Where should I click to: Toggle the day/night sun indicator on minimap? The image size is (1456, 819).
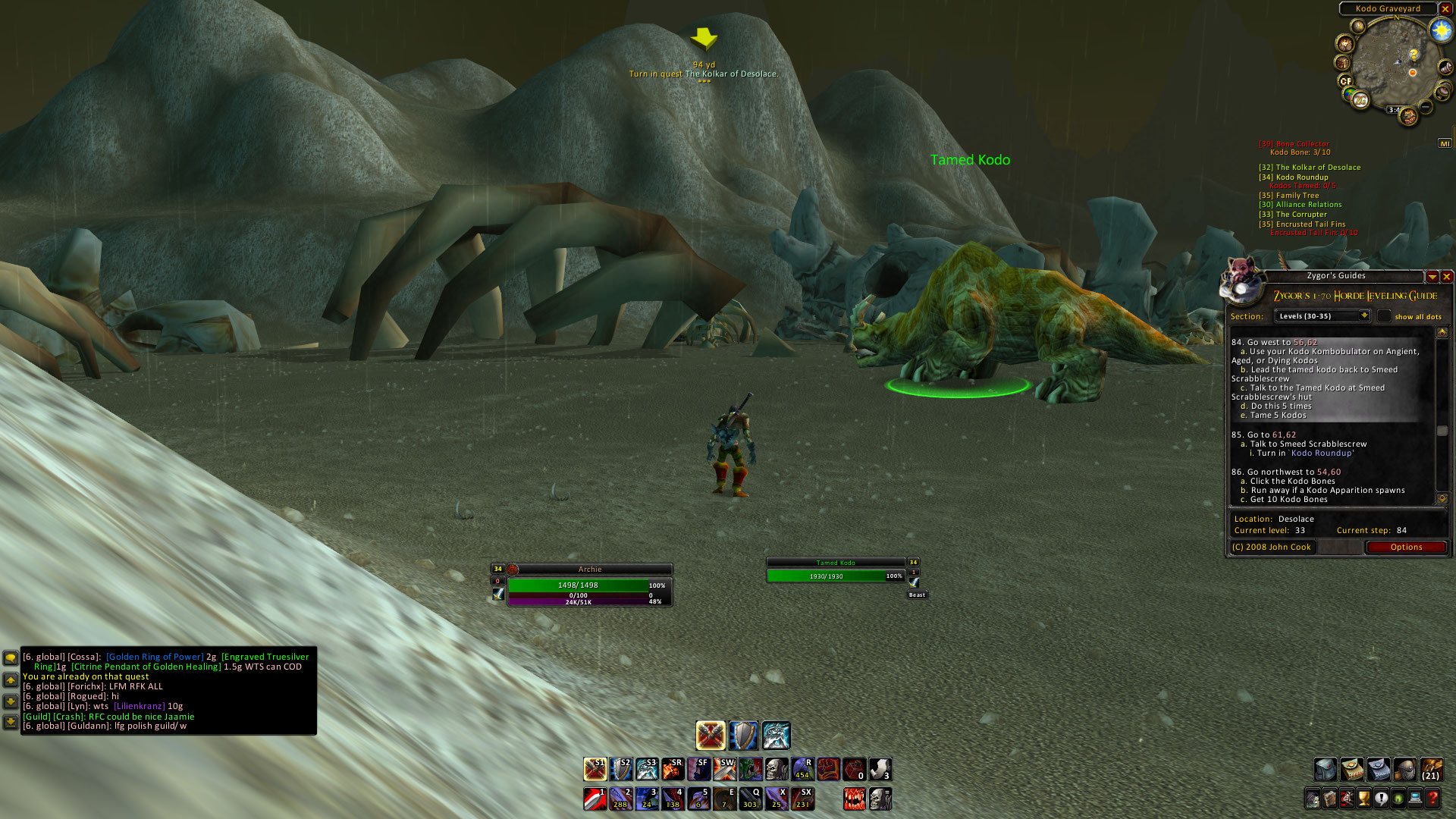(x=1441, y=31)
